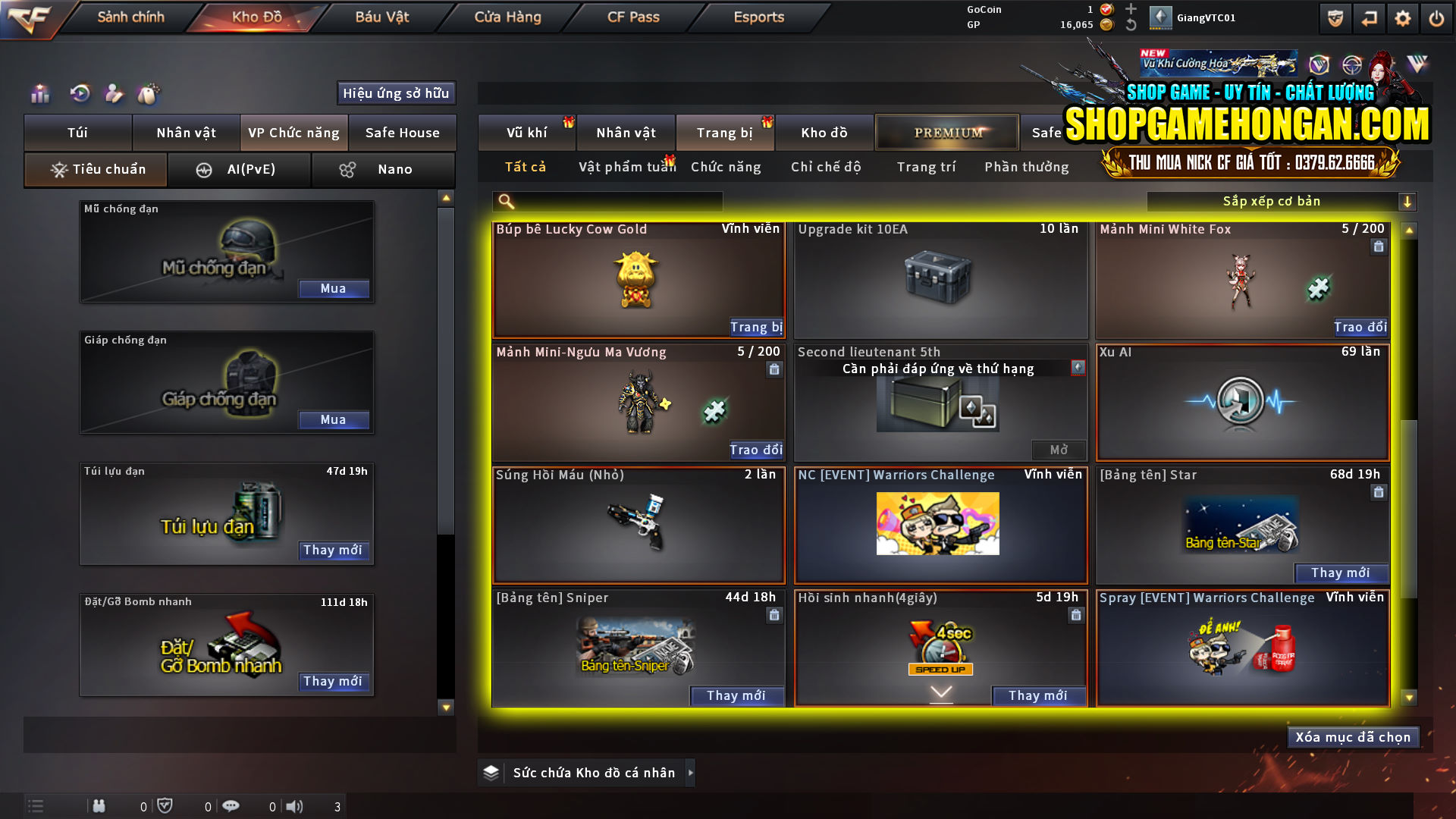Select the CF shield icon next to GiangVTC01
The height and width of the screenshot is (819, 1456).
[1335, 17]
